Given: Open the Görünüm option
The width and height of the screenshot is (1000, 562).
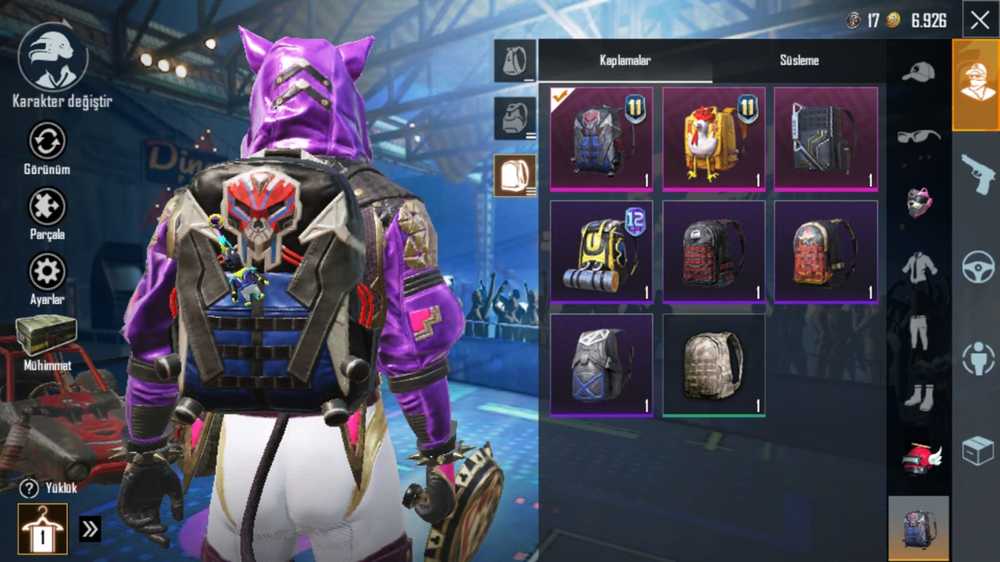Looking at the screenshot, I should pos(47,148).
